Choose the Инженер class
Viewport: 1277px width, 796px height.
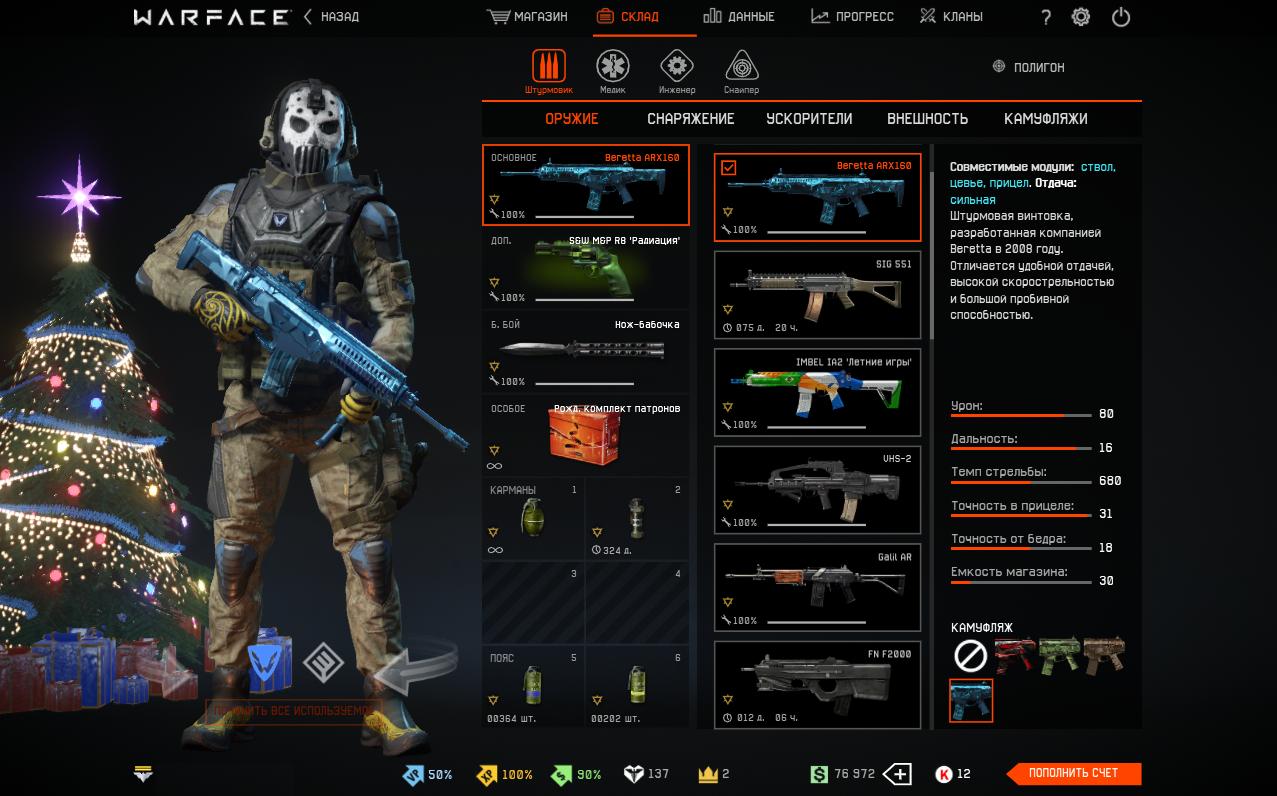[x=677, y=71]
